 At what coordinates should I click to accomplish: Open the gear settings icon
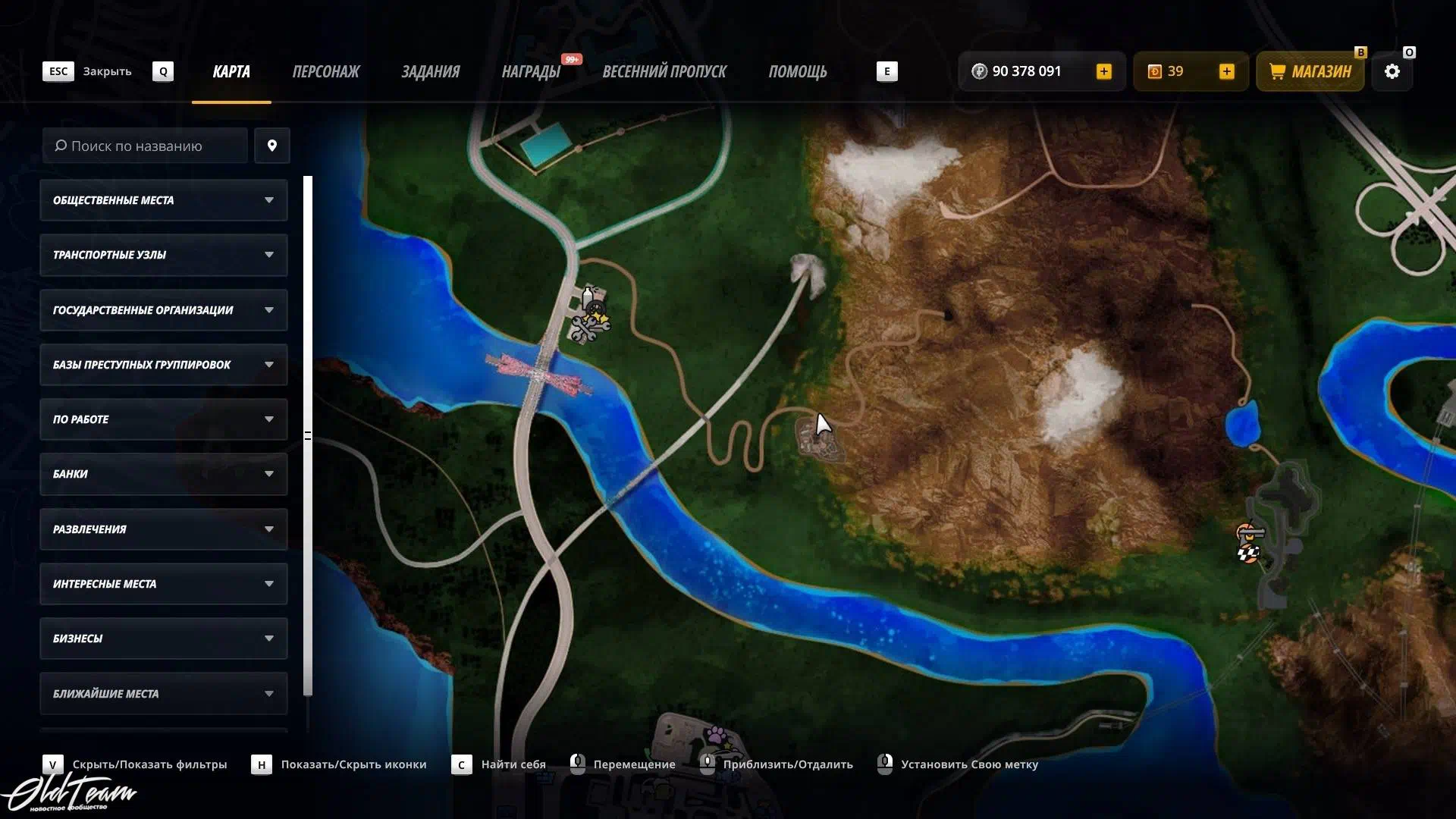pyautogui.click(x=1392, y=71)
